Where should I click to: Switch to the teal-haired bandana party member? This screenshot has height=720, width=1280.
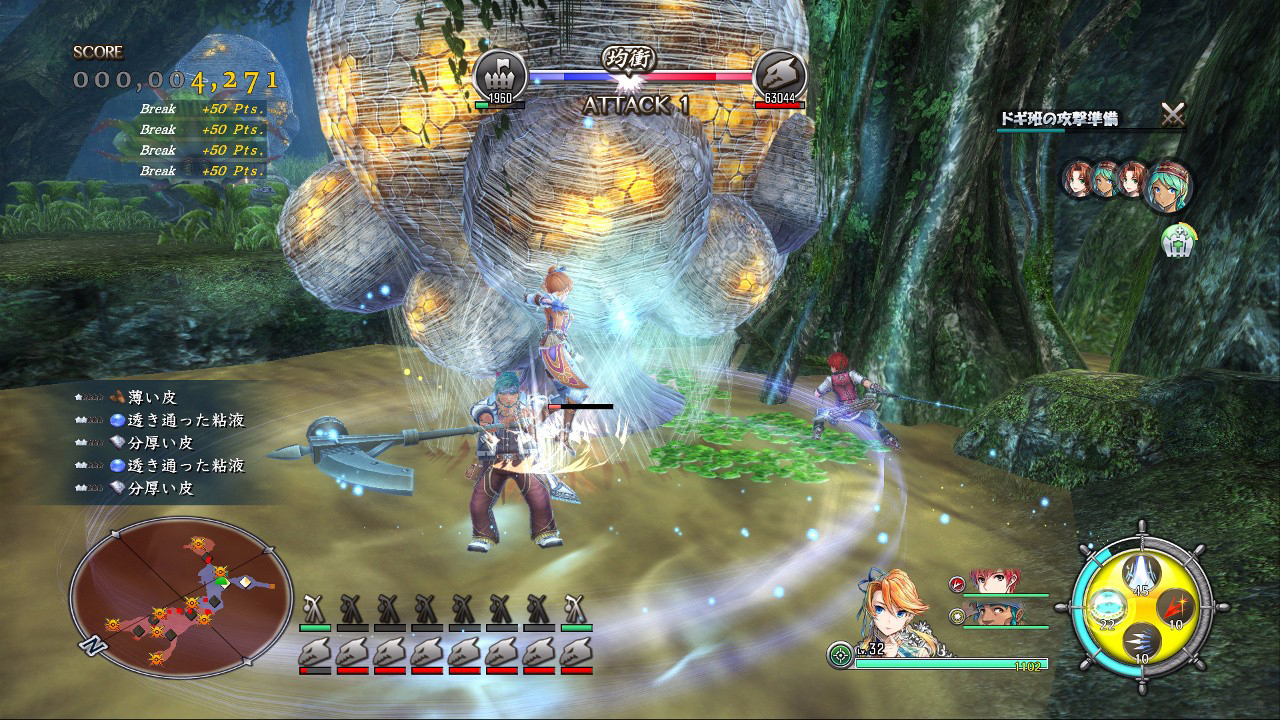[994, 615]
